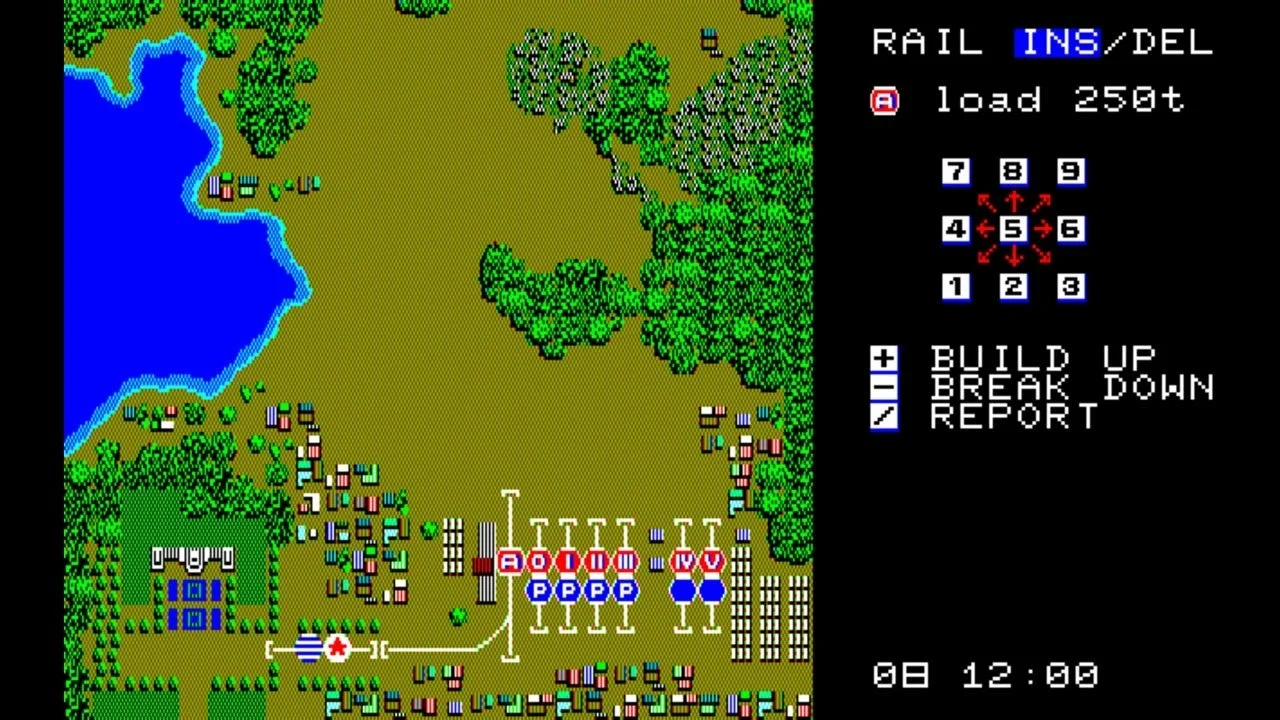Click station marker 0 next to station A
This screenshot has width=1280, height=720.
point(536,562)
